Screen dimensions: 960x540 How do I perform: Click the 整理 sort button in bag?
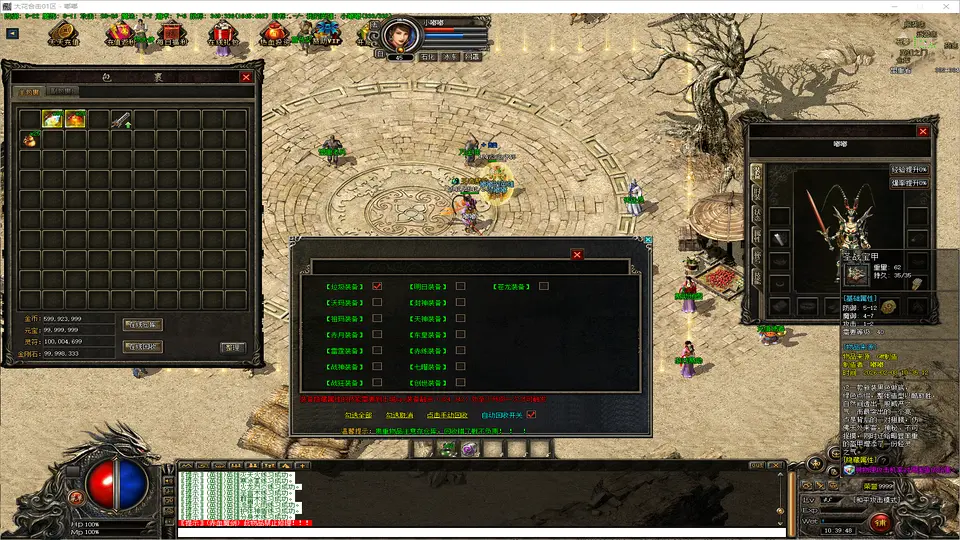point(232,347)
